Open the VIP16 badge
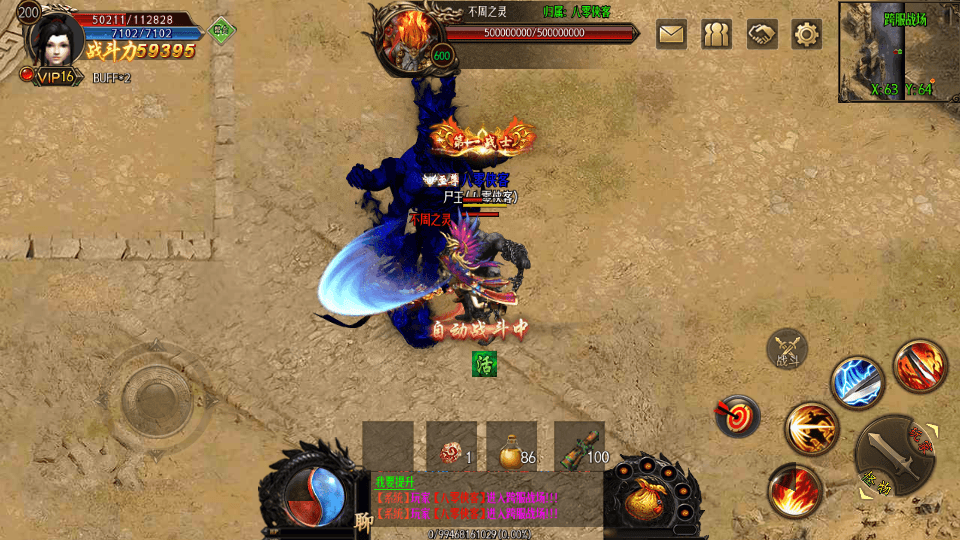Viewport: 960px width, 540px height. pyautogui.click(x=48, y=77)
